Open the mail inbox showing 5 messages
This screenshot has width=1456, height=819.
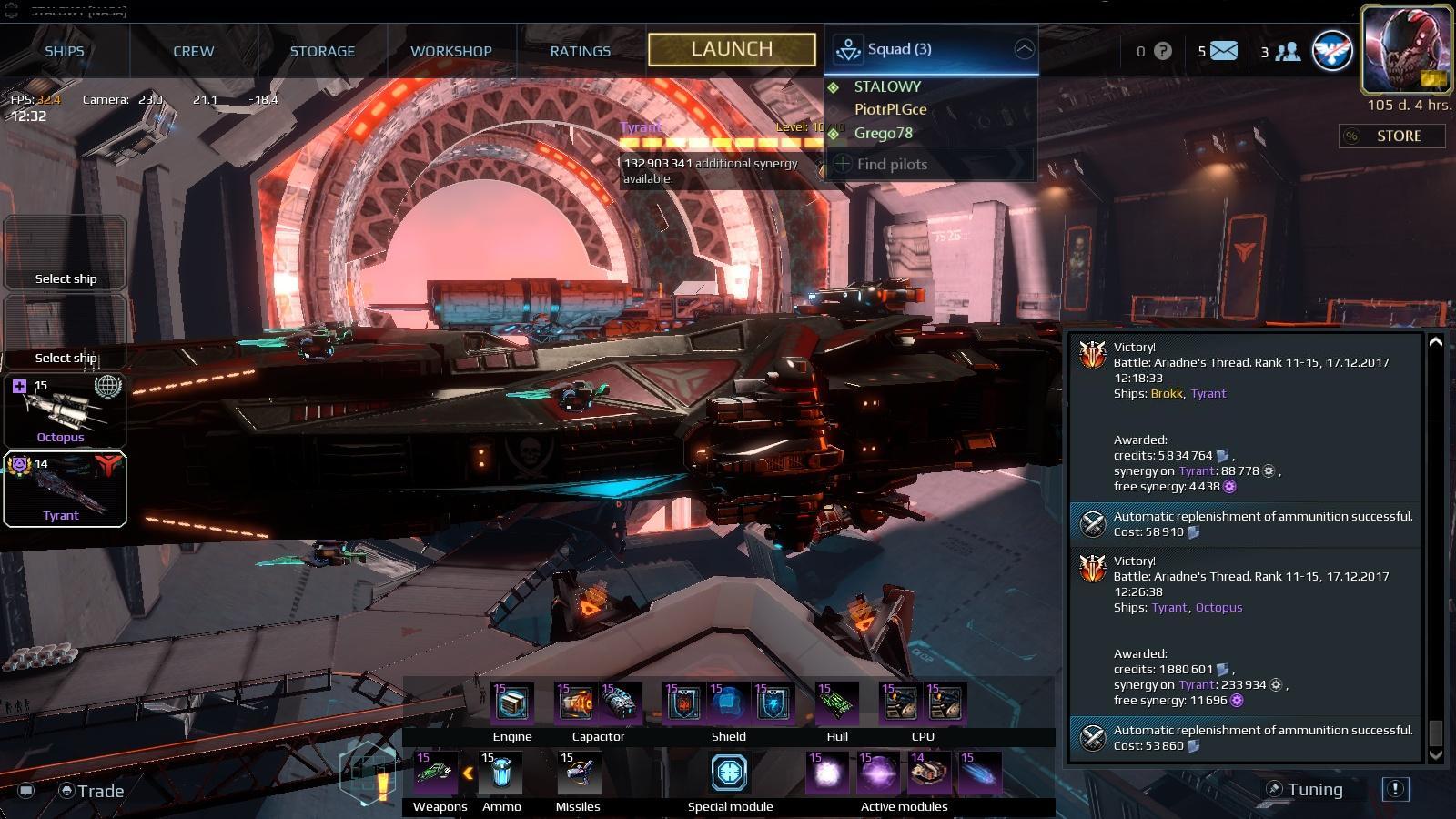(x=1222, y=52)
